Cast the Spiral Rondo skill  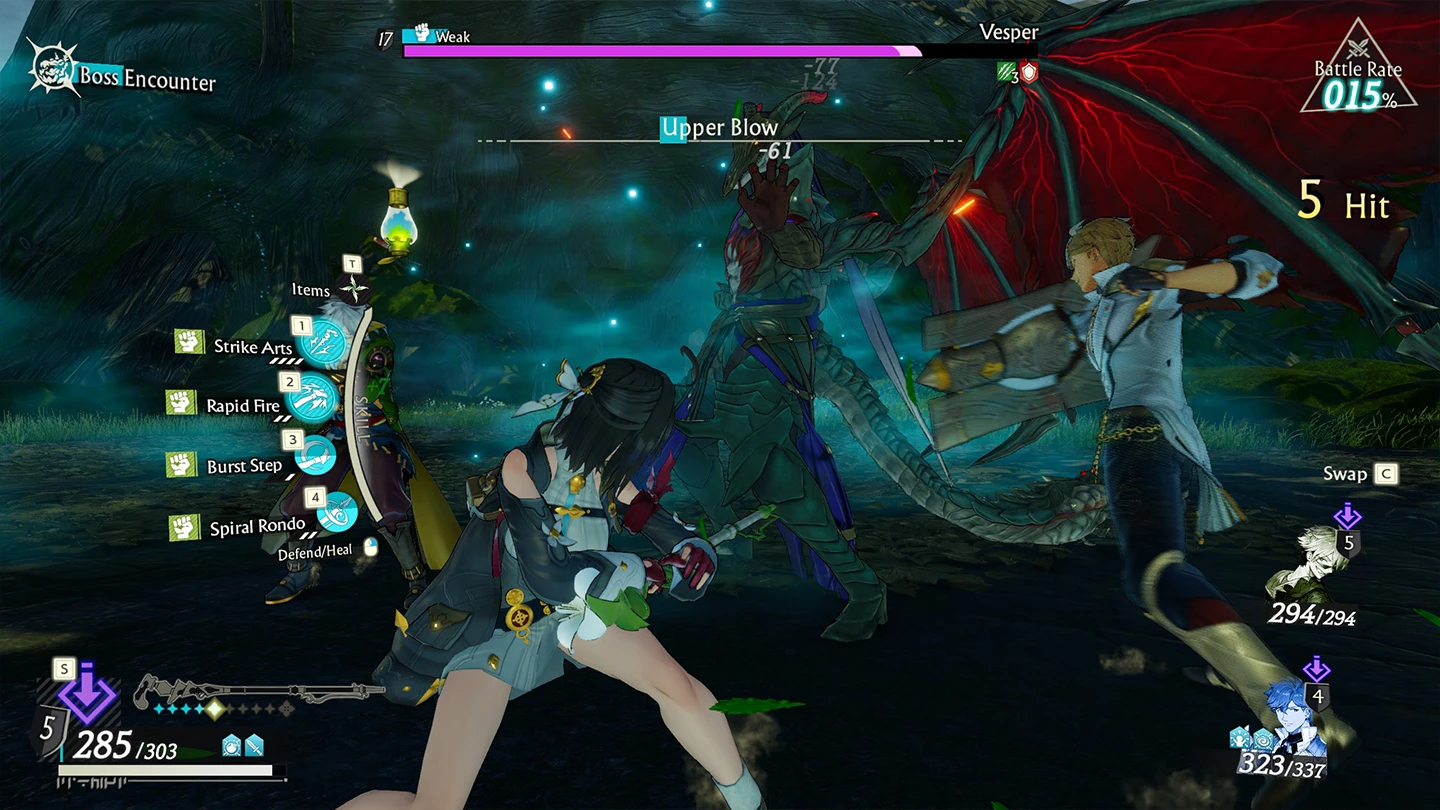tap(337, 512)
